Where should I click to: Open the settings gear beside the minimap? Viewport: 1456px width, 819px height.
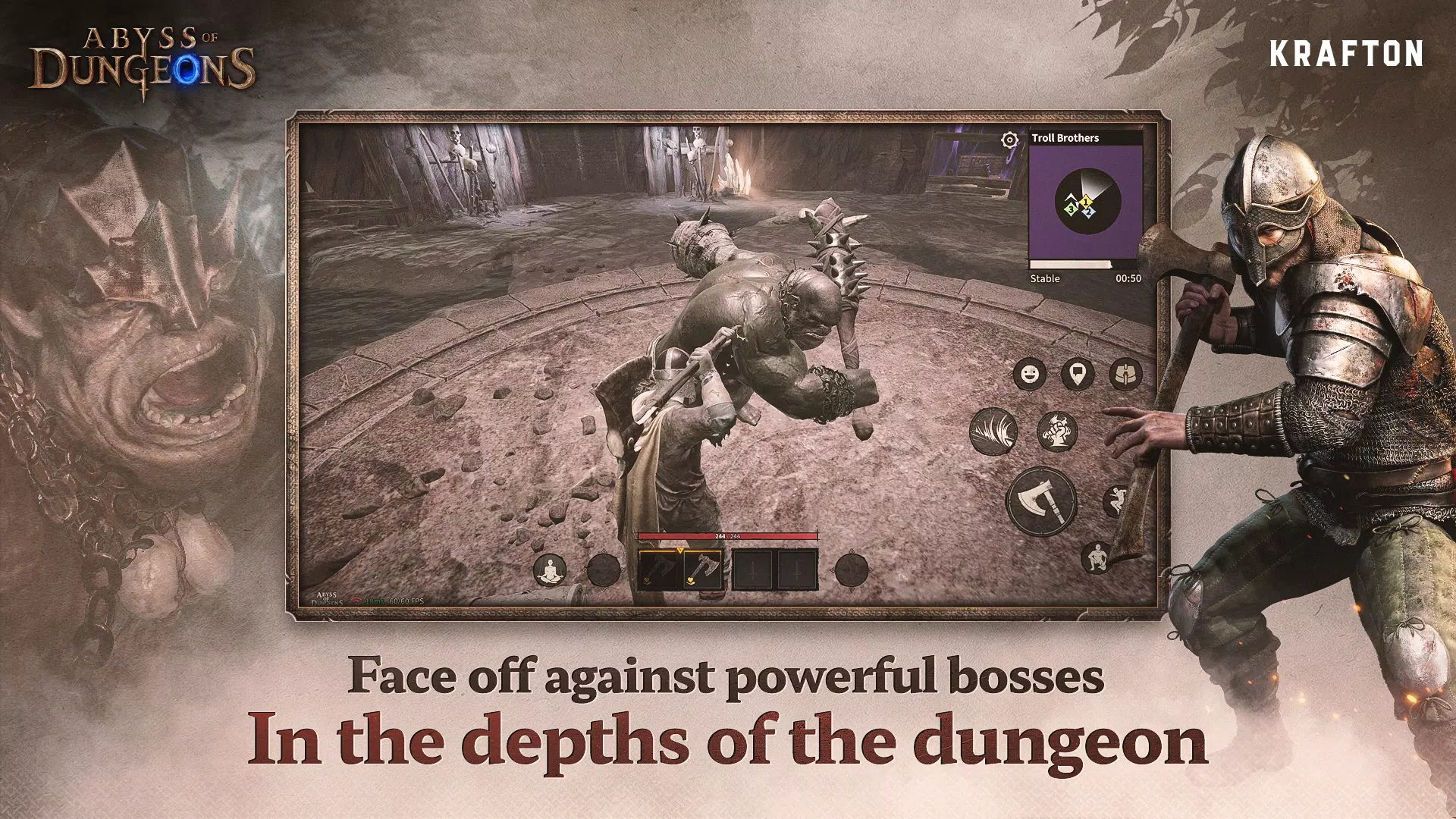[x=1009, y=139]
